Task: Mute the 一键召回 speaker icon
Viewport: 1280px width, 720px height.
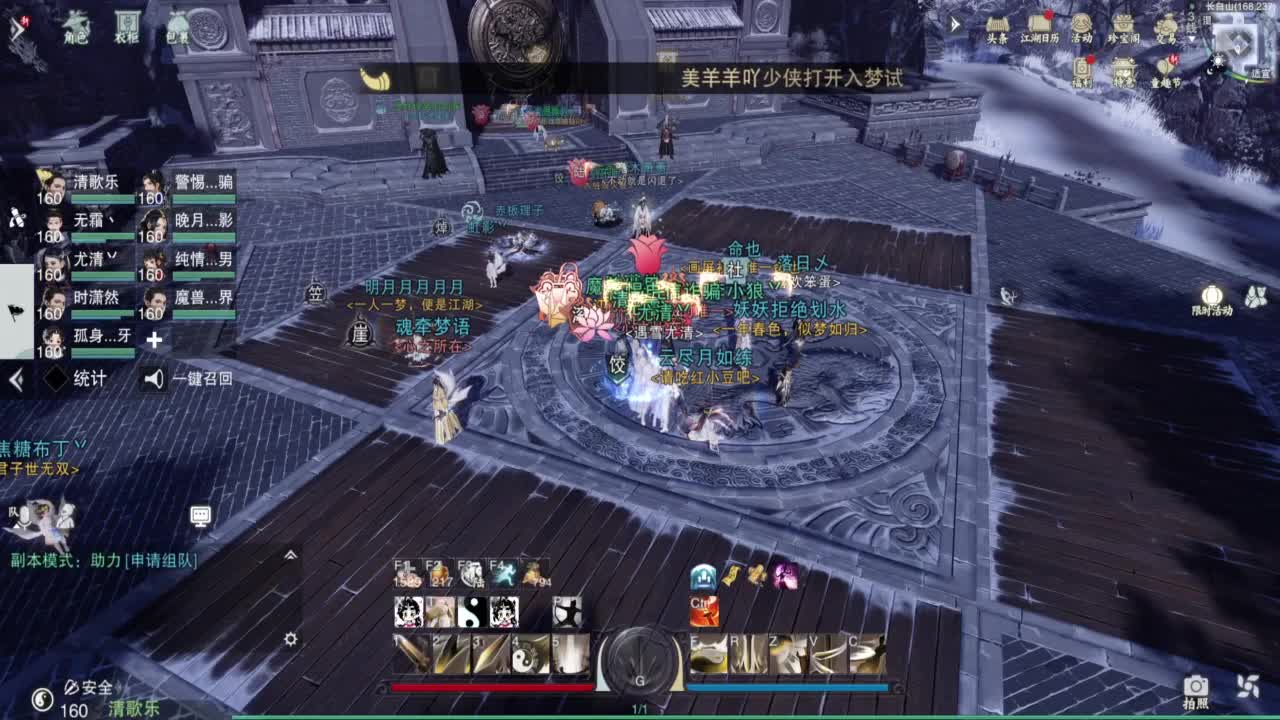Action: 153,379
